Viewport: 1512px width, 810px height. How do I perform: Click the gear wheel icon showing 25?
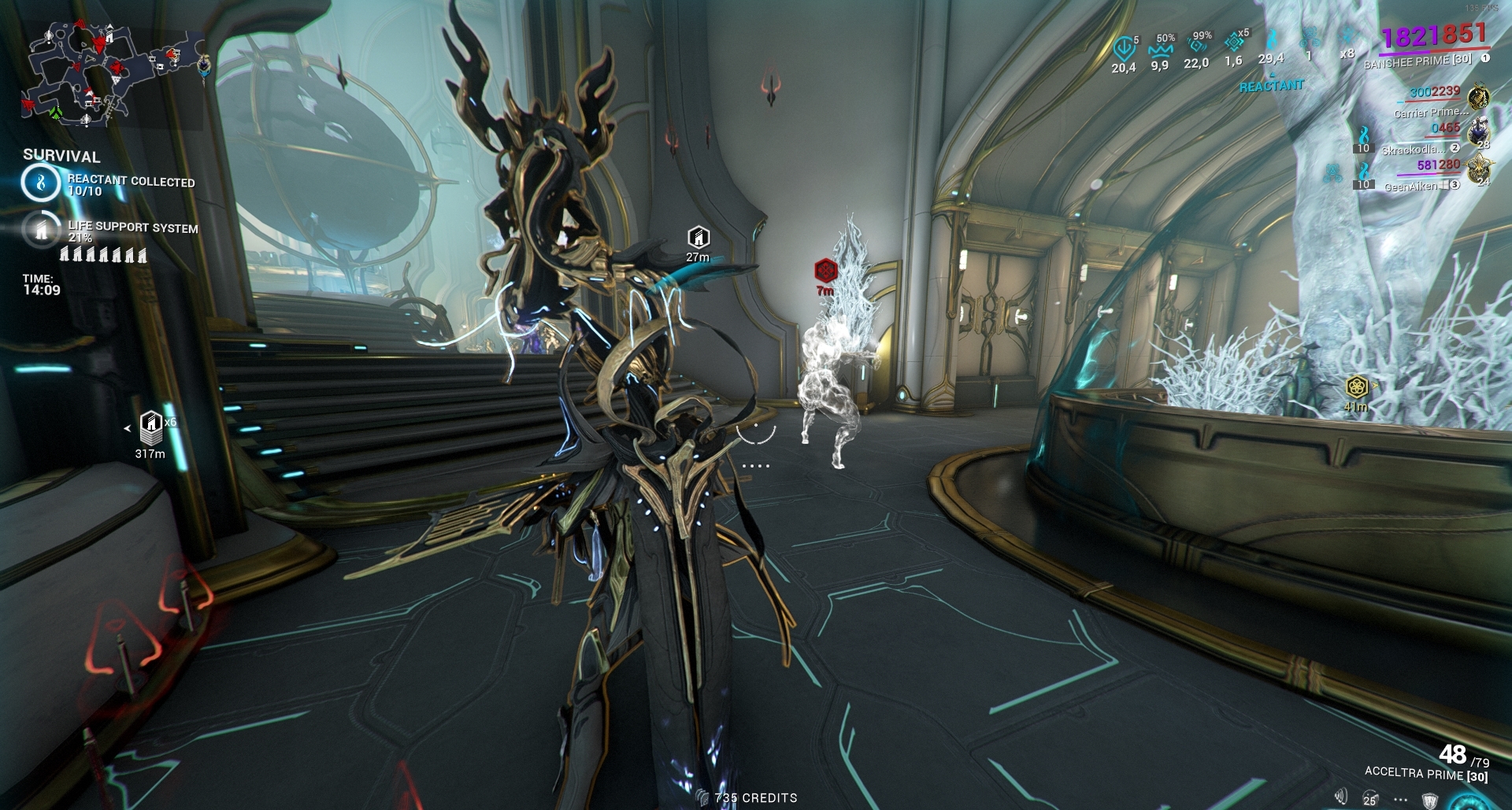click(1369, 797)
